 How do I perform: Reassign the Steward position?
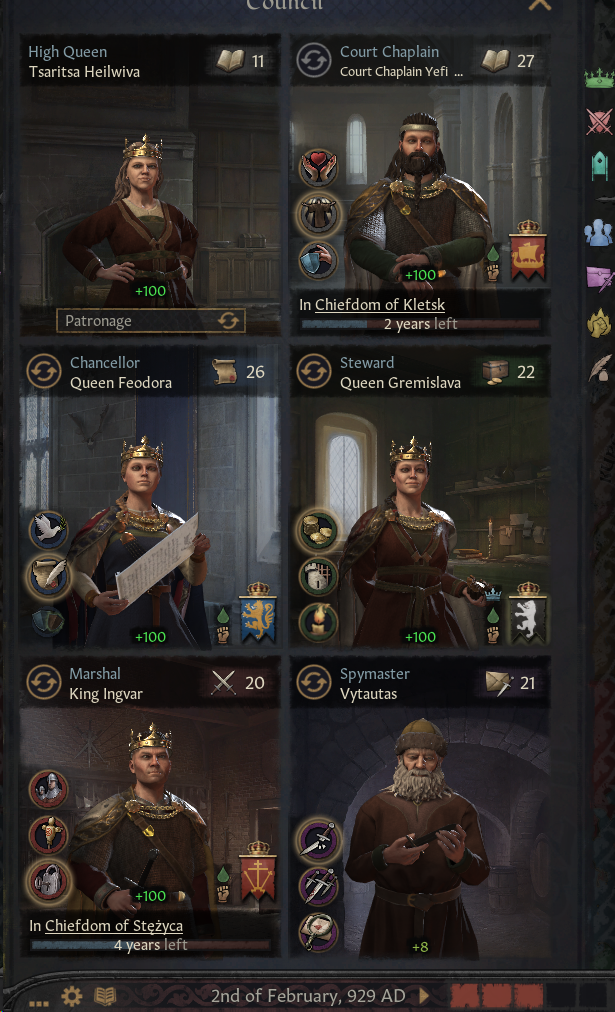pyautogui.click(x=313, y=372)
